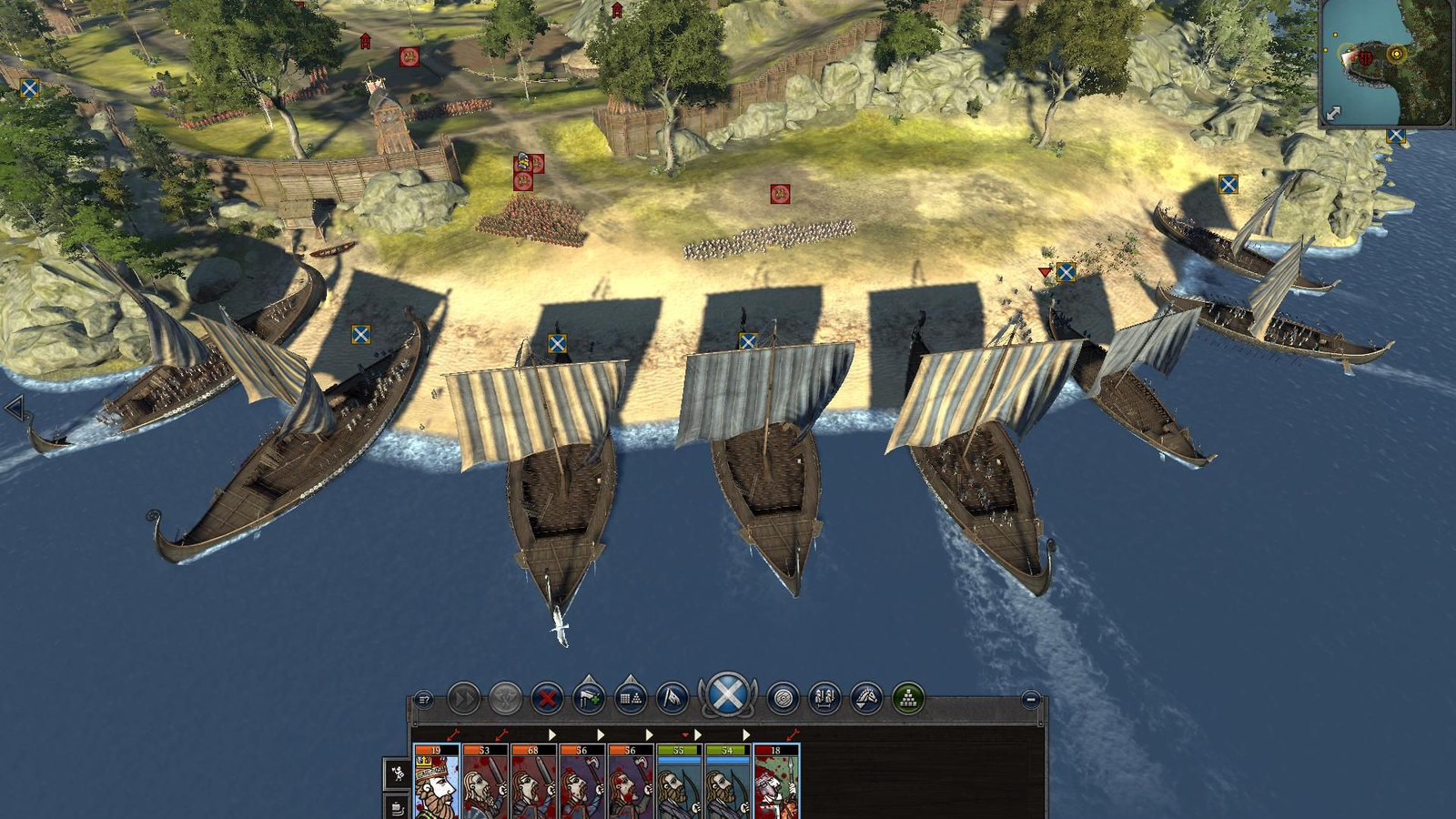Choose the archer unit card with 54 men
This screenshot has height=819, width=1456.
click(x=727, y=783)
